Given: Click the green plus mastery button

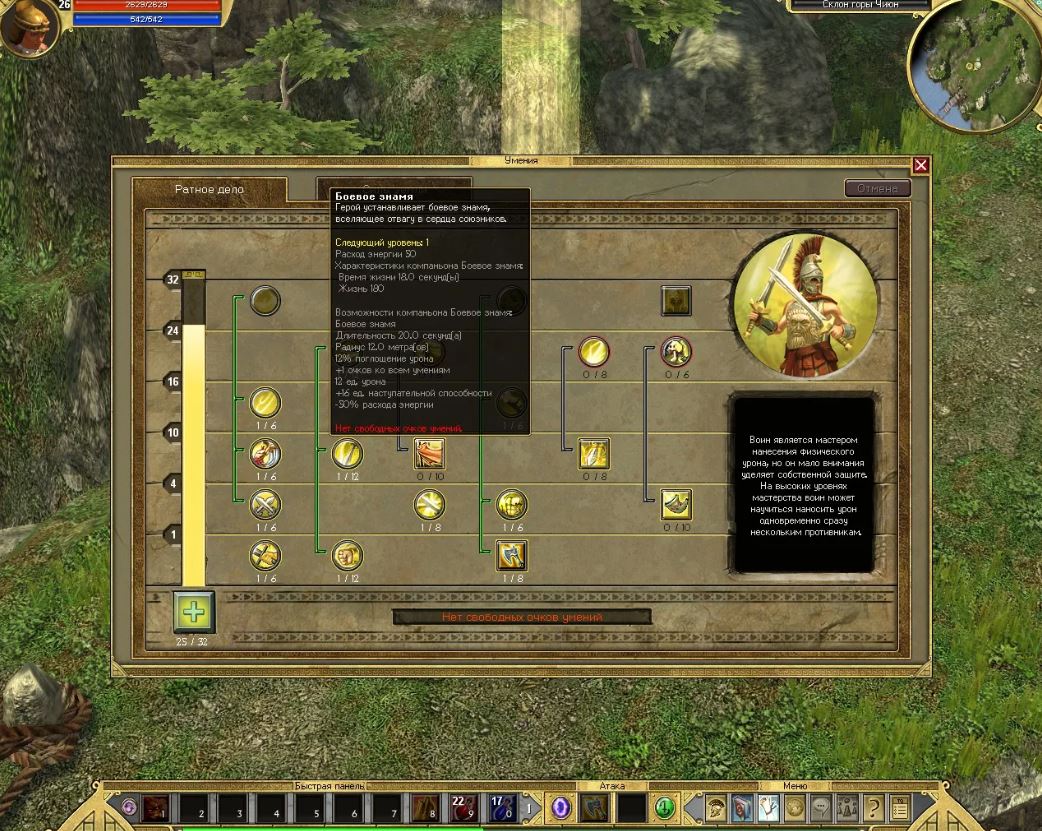Looking at the screenshot, I should pyautogui.click(x=193, y=611).
